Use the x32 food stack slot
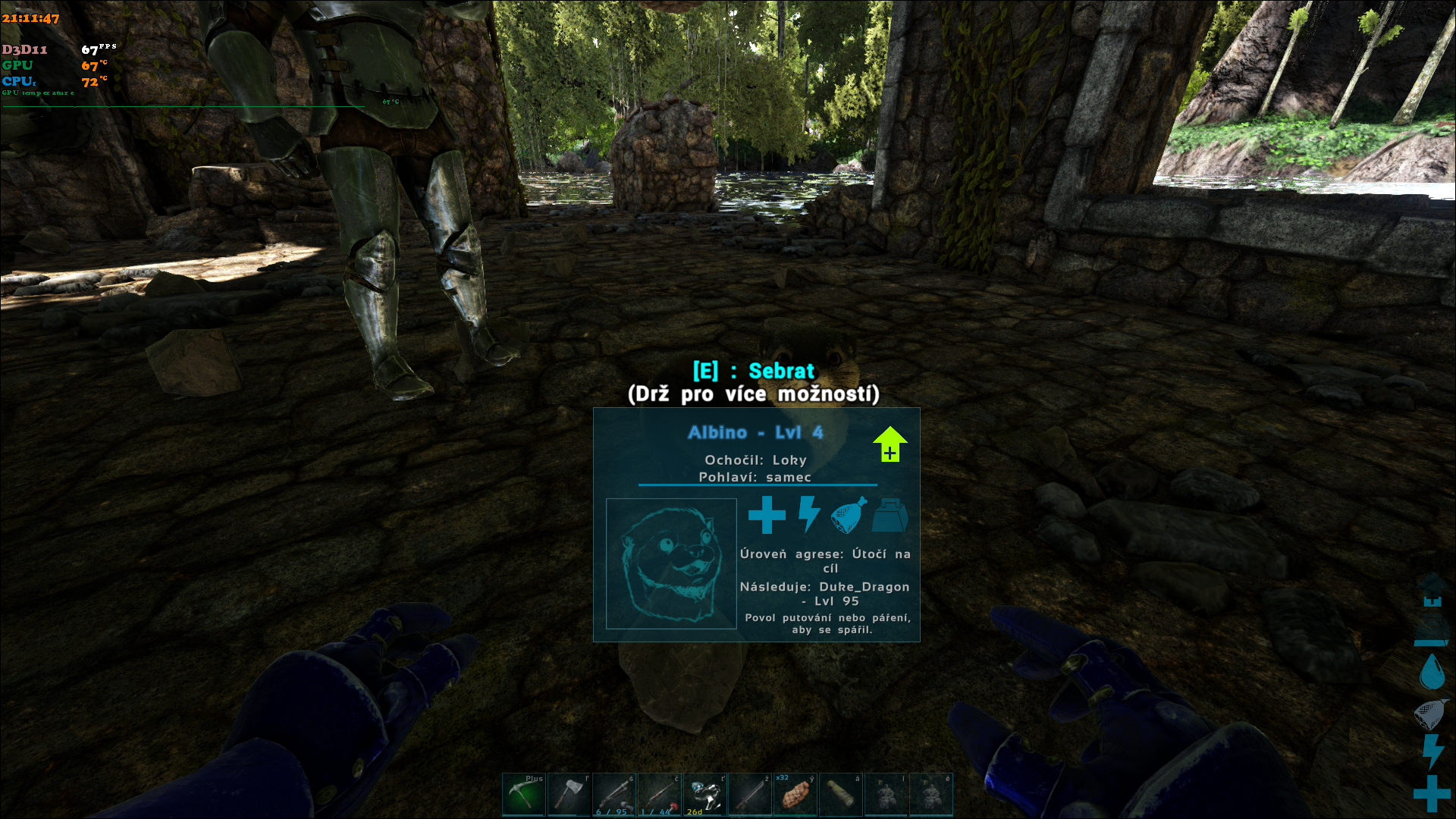Screen dimensions: 1456x819 click(x=795, y=795)
